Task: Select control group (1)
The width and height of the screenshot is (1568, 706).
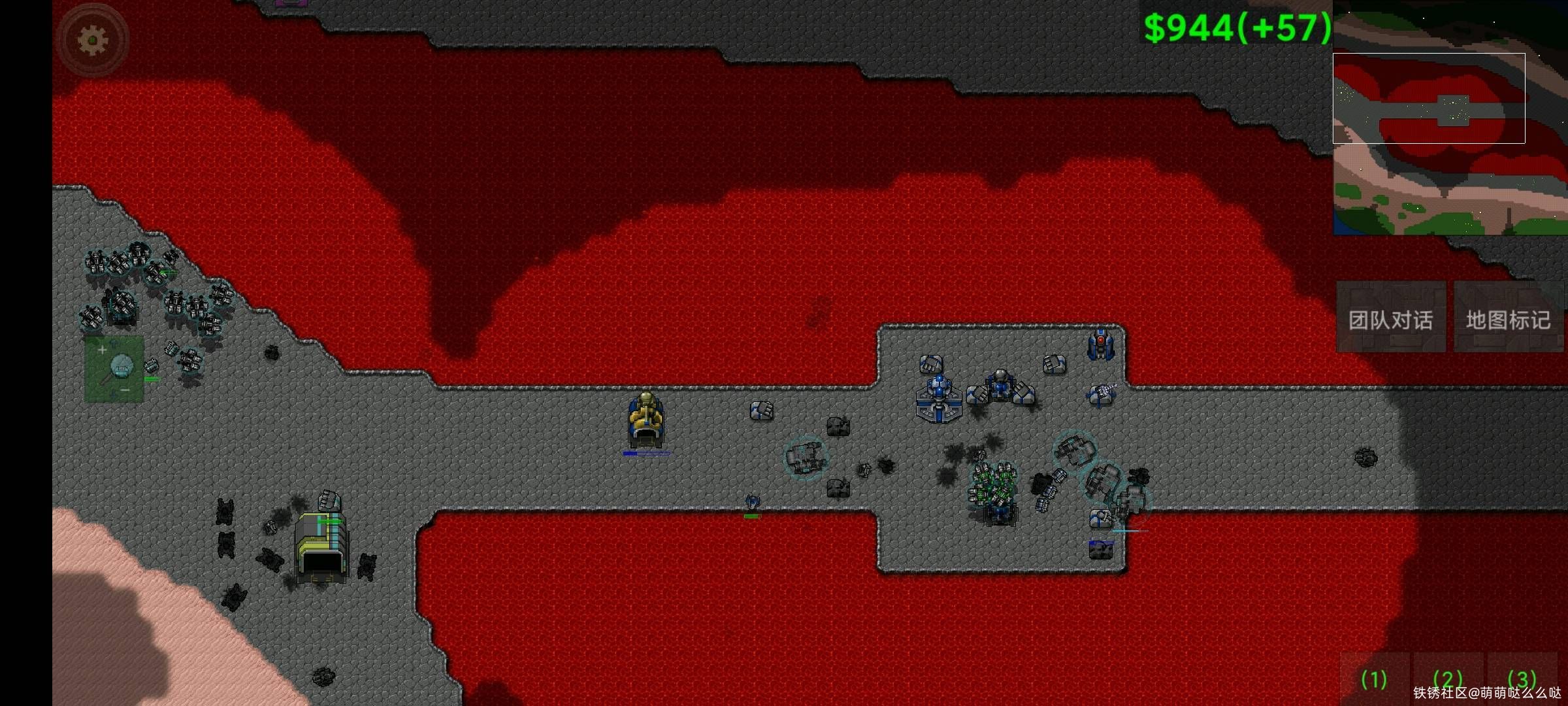Action: click(x=1374, y=680)
